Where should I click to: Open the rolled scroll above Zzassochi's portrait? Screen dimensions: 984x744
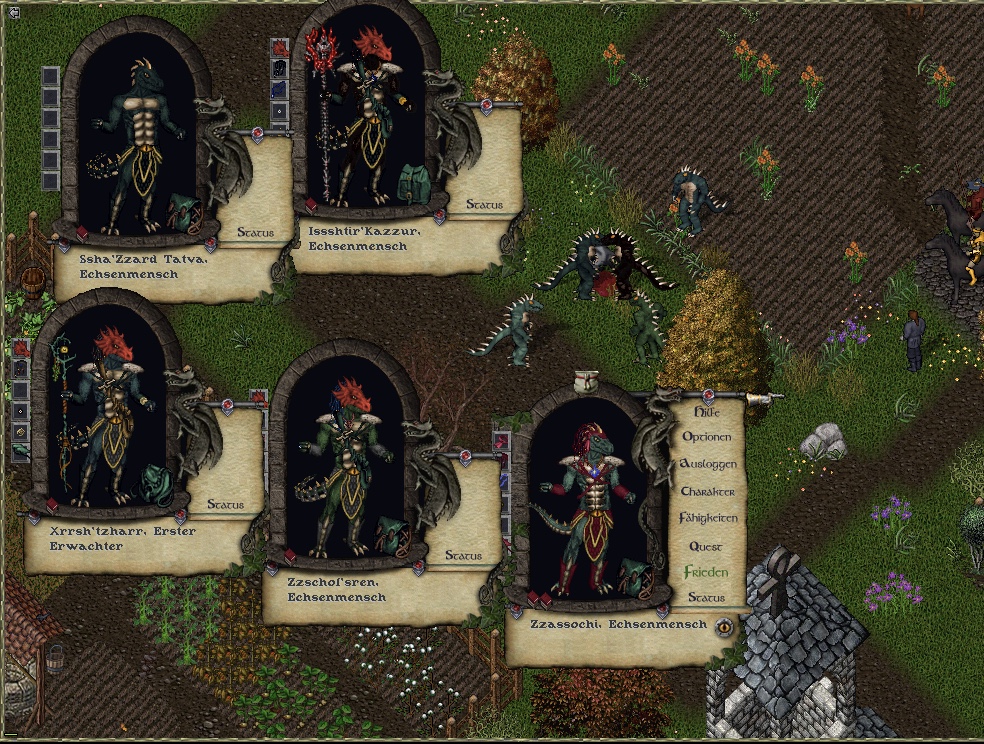point(587,382)
